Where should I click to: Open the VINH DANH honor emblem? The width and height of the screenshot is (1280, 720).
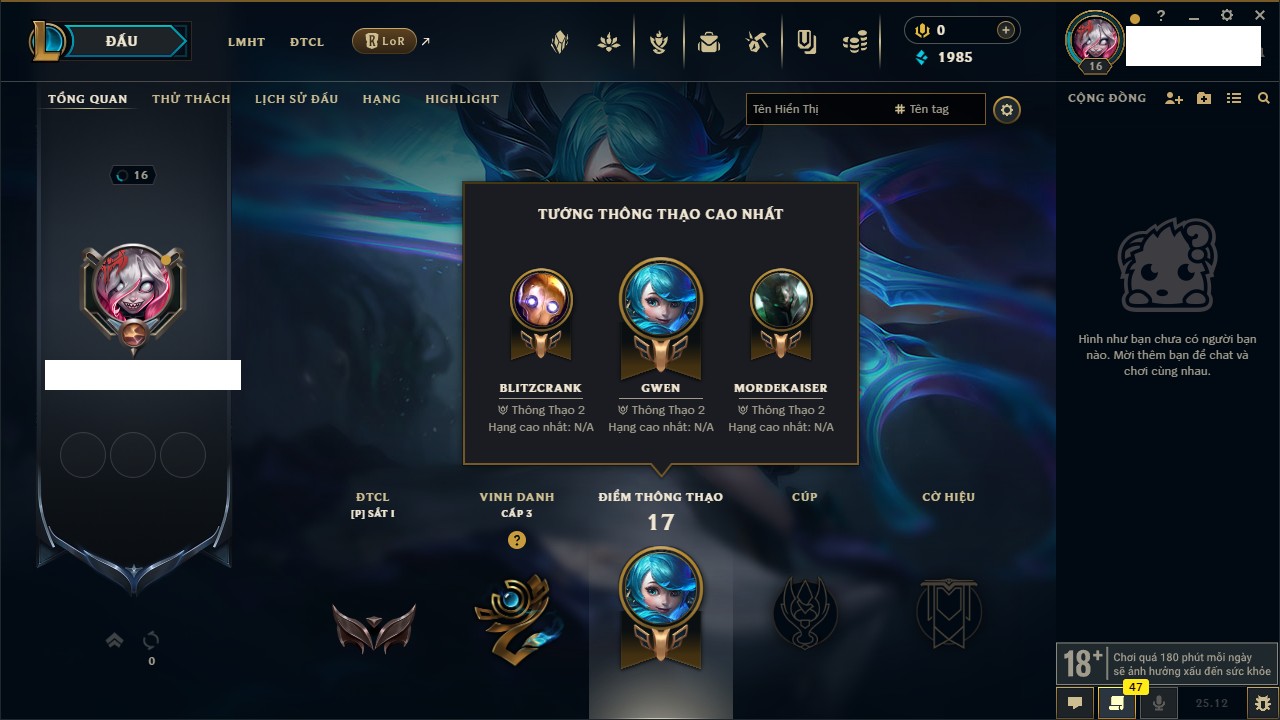[x=517, y=615]
